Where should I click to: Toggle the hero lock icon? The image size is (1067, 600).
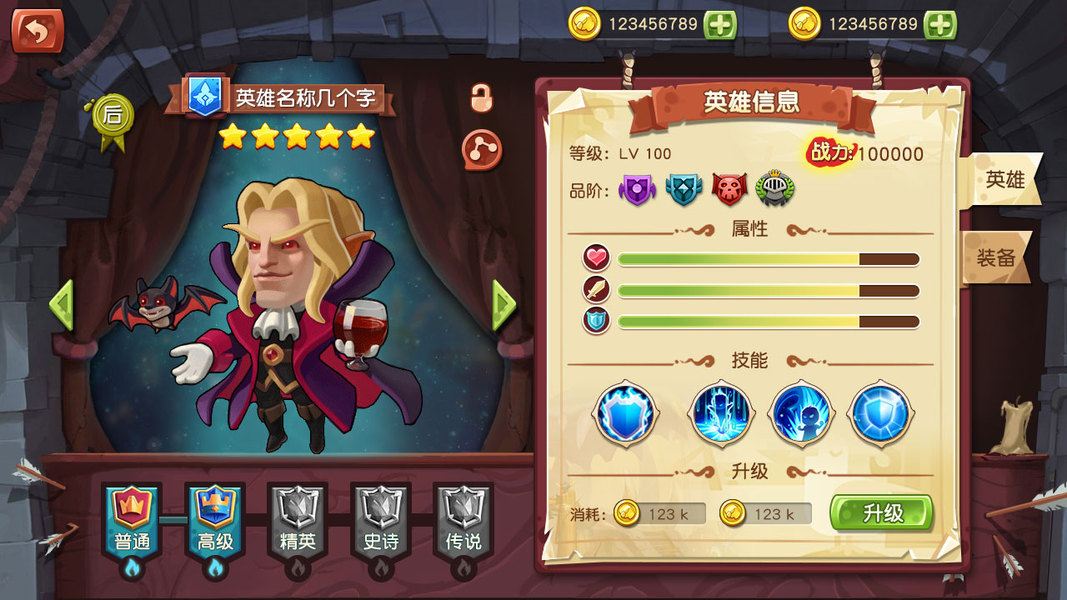(482, 97)
